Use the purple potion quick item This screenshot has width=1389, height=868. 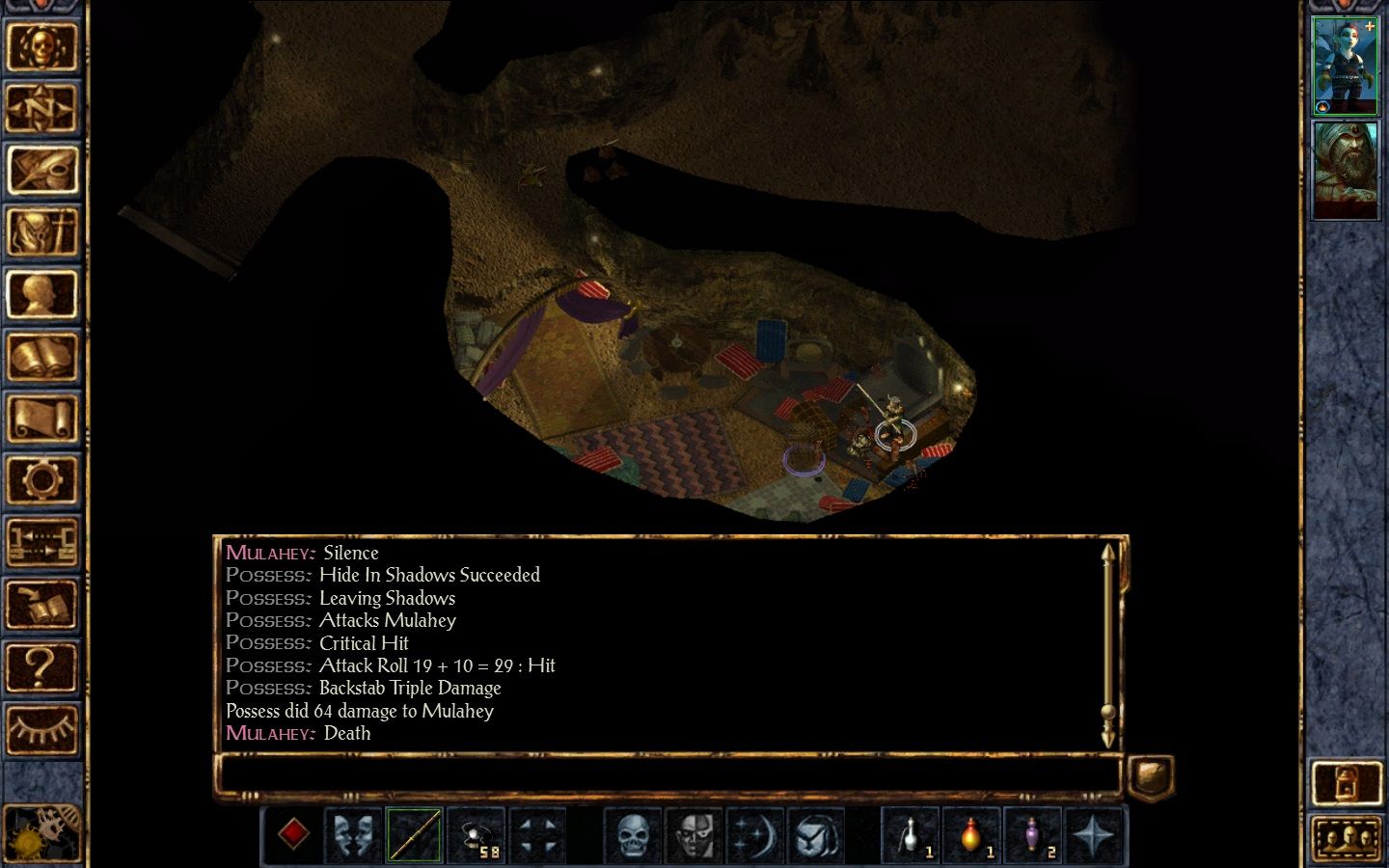(1032, 835)
